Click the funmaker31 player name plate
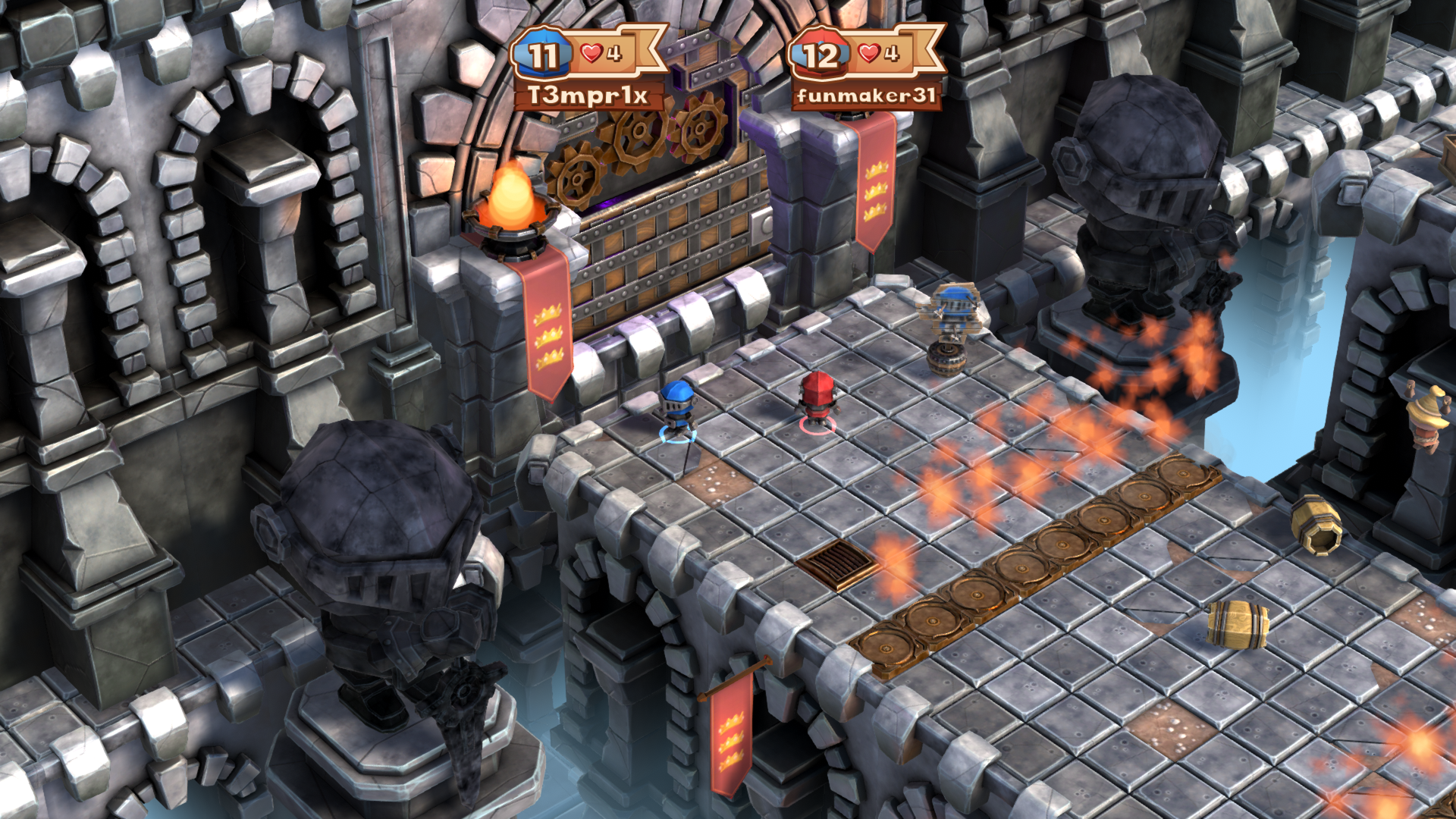The width and height of the screenshot is (1456, 819). coord(868,96)
